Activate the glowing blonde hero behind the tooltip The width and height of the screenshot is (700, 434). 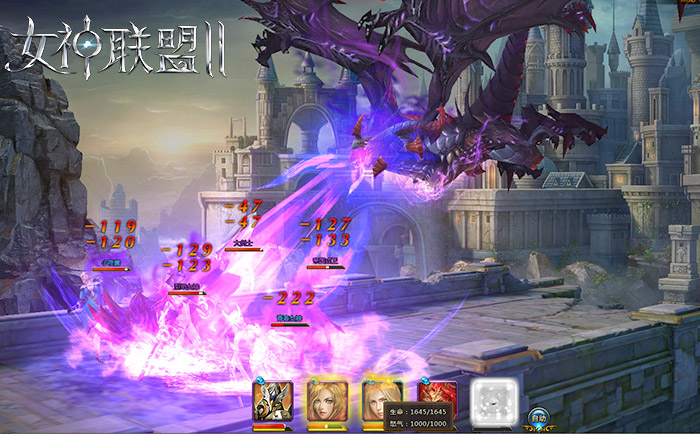378,395
